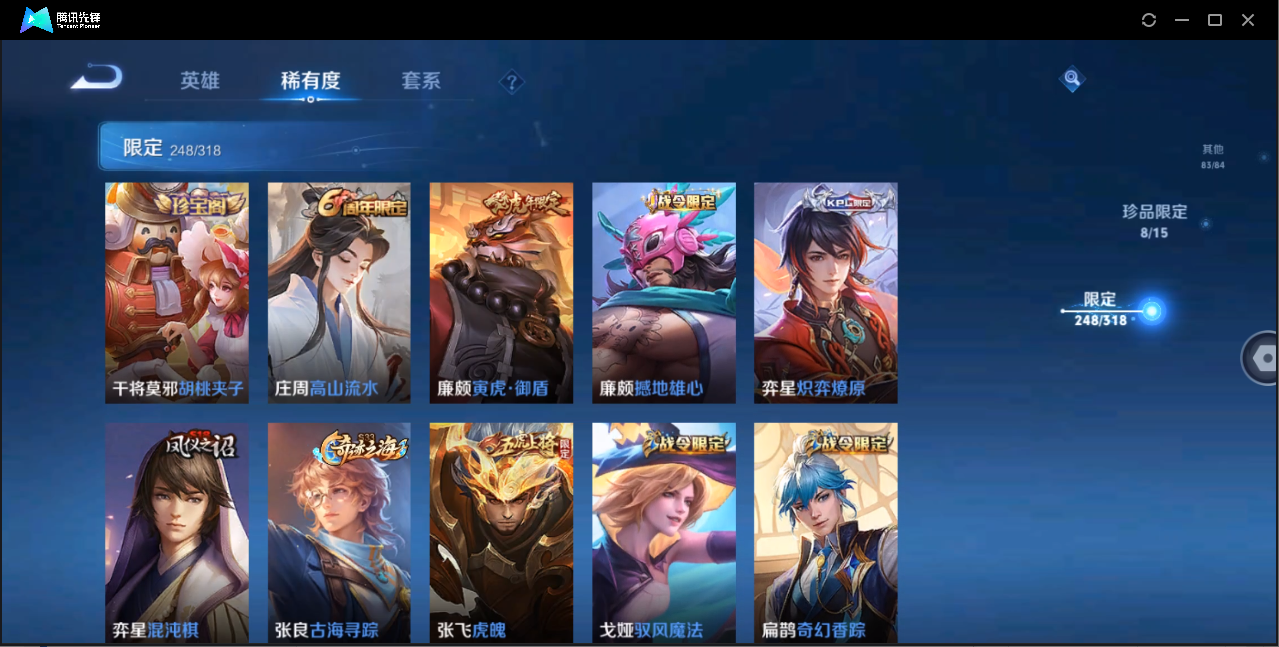1279x647 pixels.
Task: Open the 套系 tab
Action: click(421, 81)
